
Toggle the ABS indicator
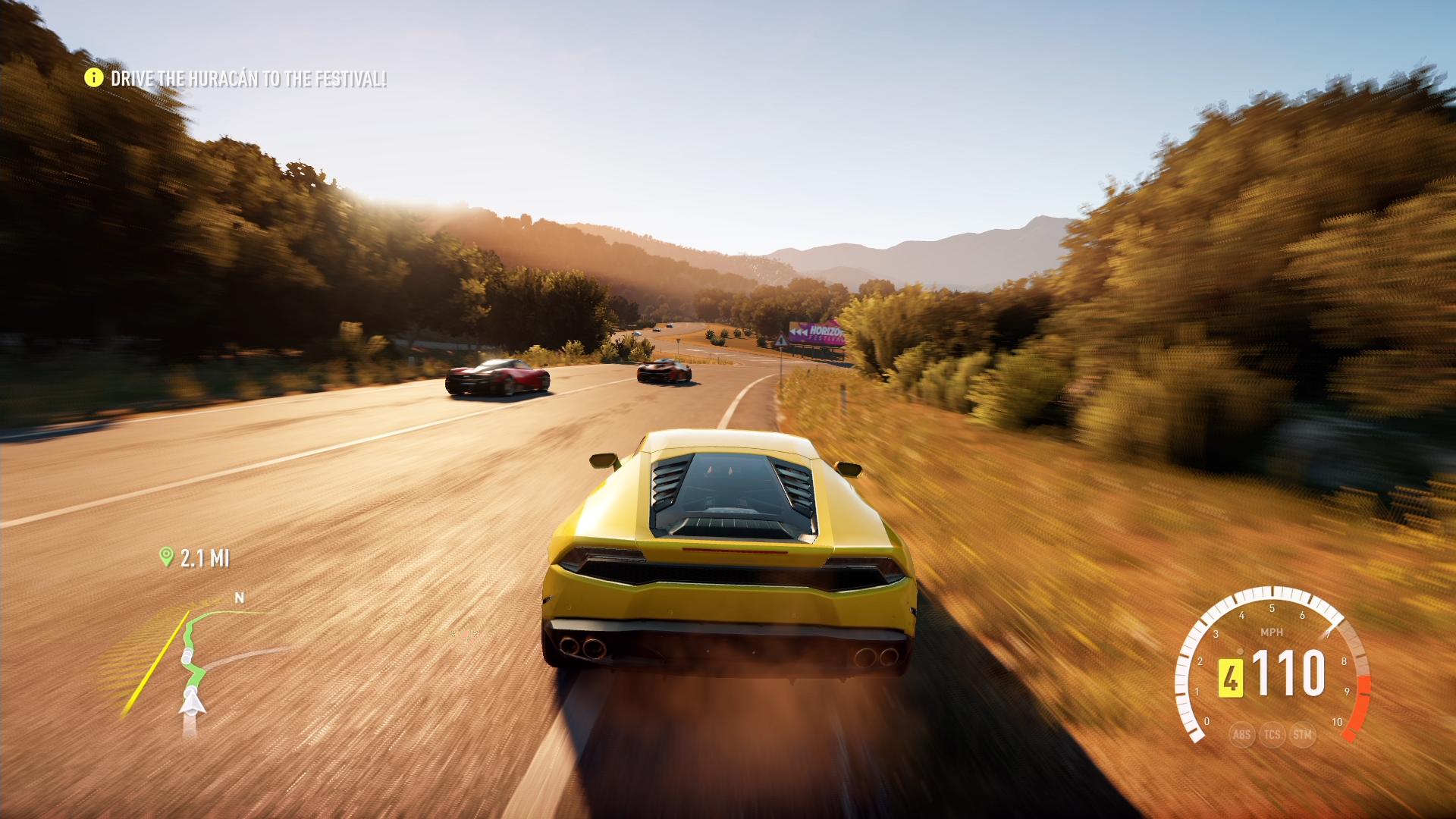click(1241, 734)
